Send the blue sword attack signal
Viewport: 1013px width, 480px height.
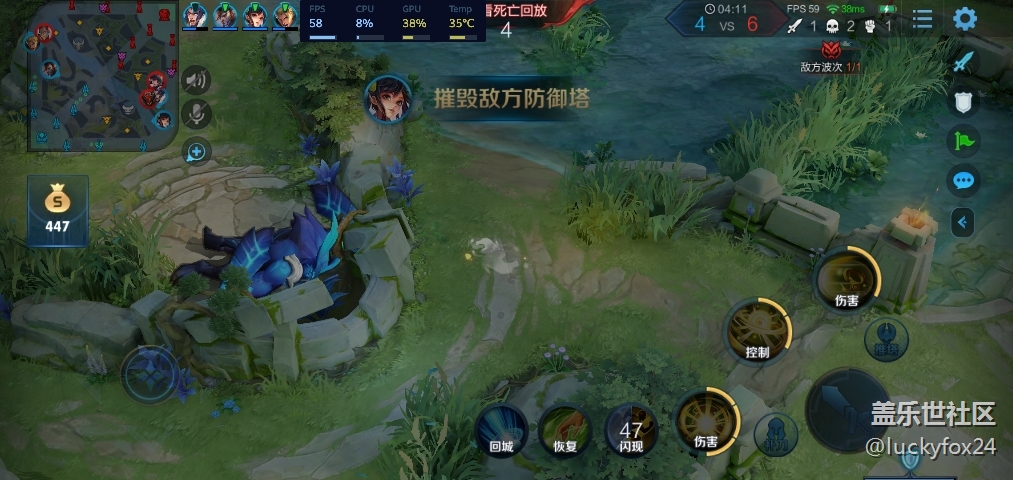click(963, 61)
